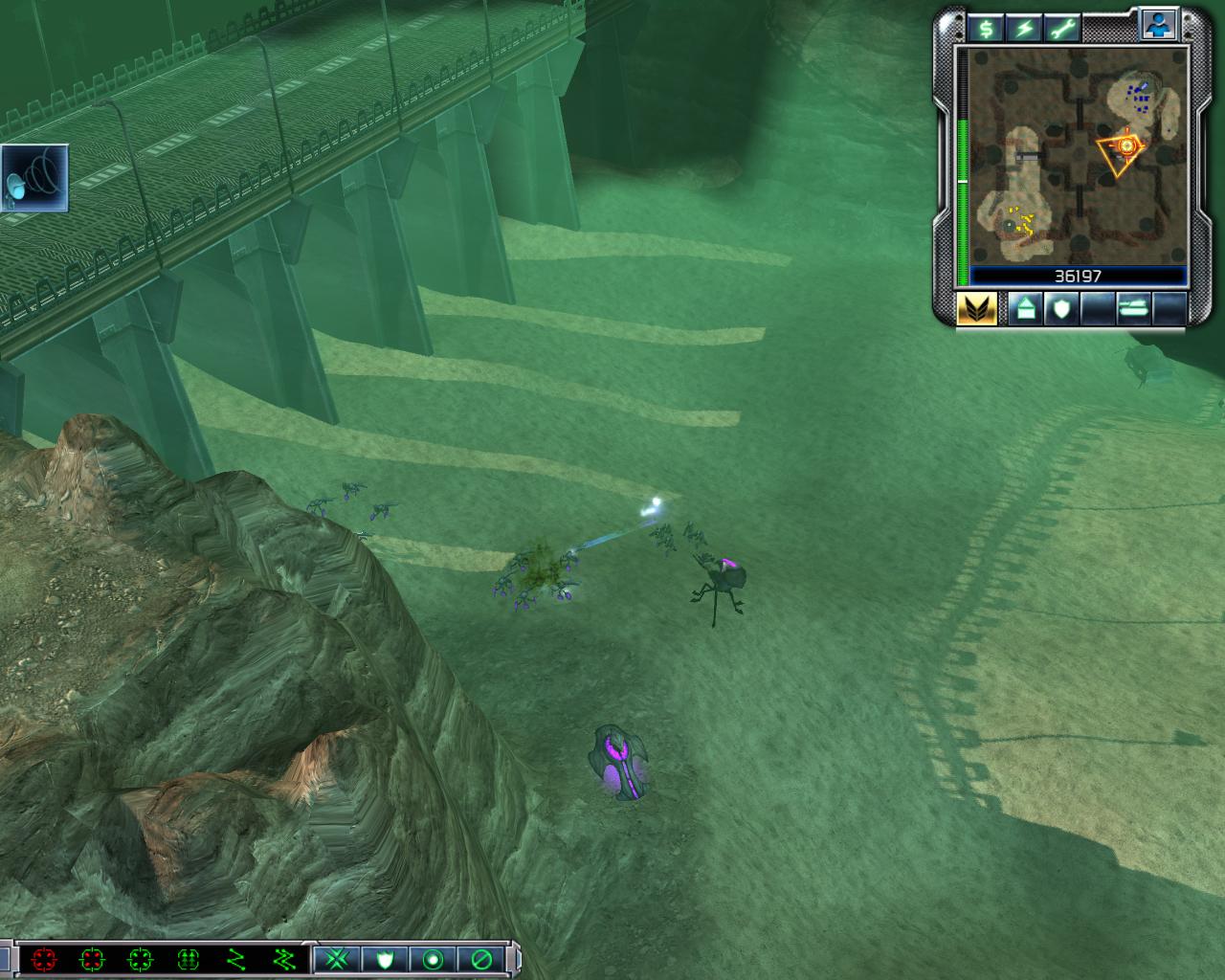This screenshot has width=1225, height=980.
Task: Toggle power mode with the lightning bolt
Action: [x=1024, y=28]
